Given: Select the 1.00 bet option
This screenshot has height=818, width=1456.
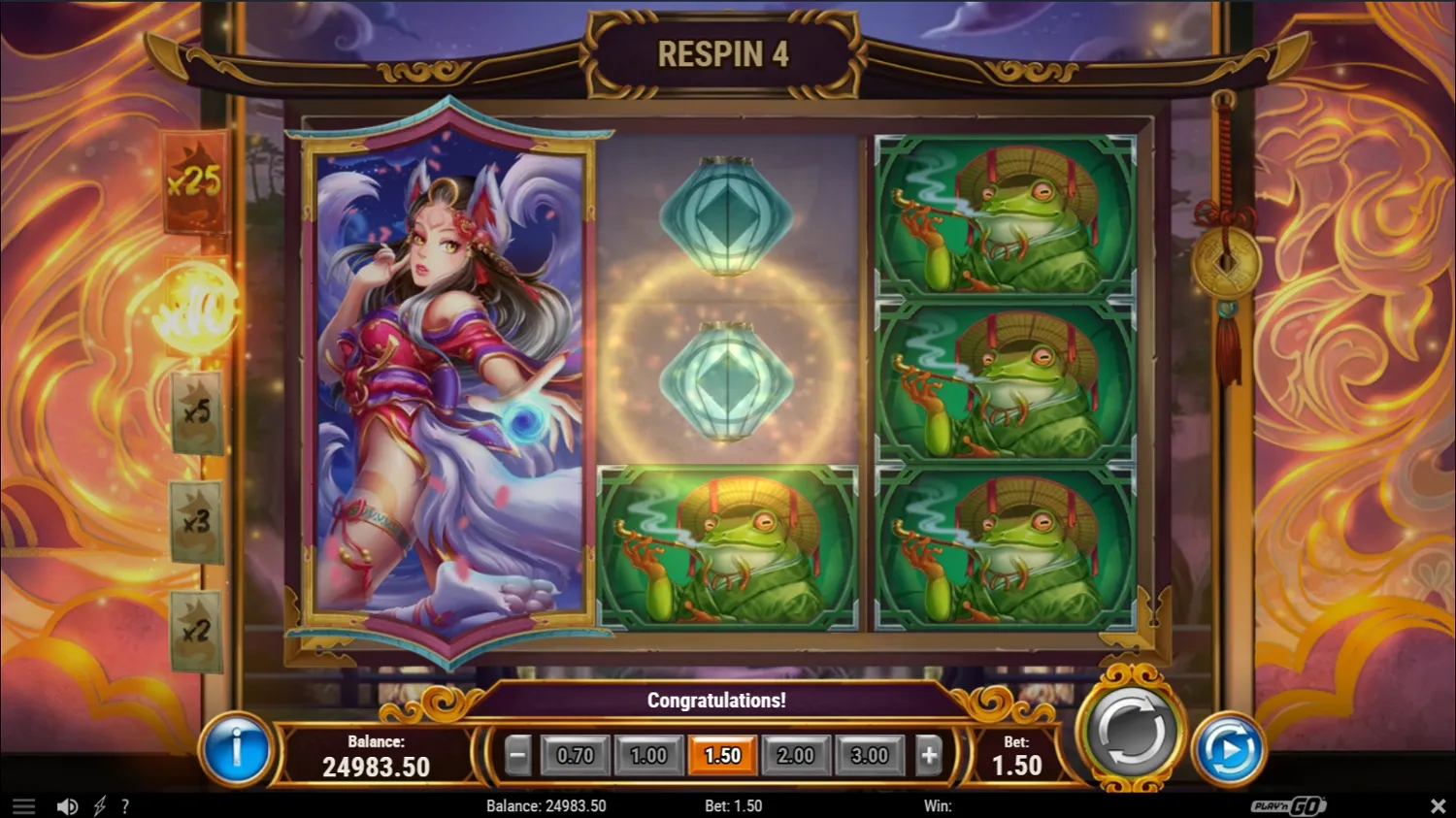Looking at the screenshot, I should tap(649, 755).
